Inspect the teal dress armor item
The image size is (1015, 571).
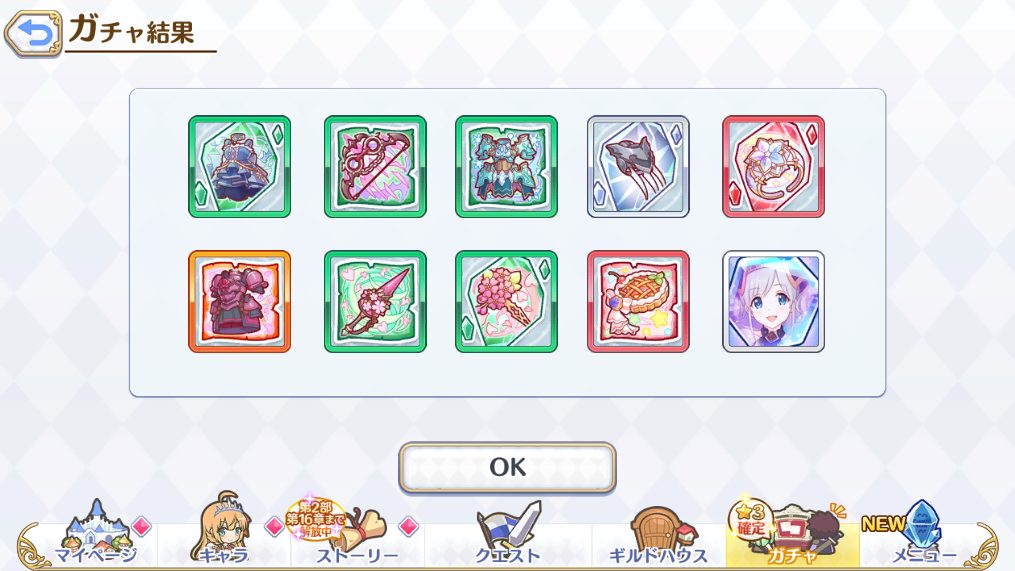[506, 166]
